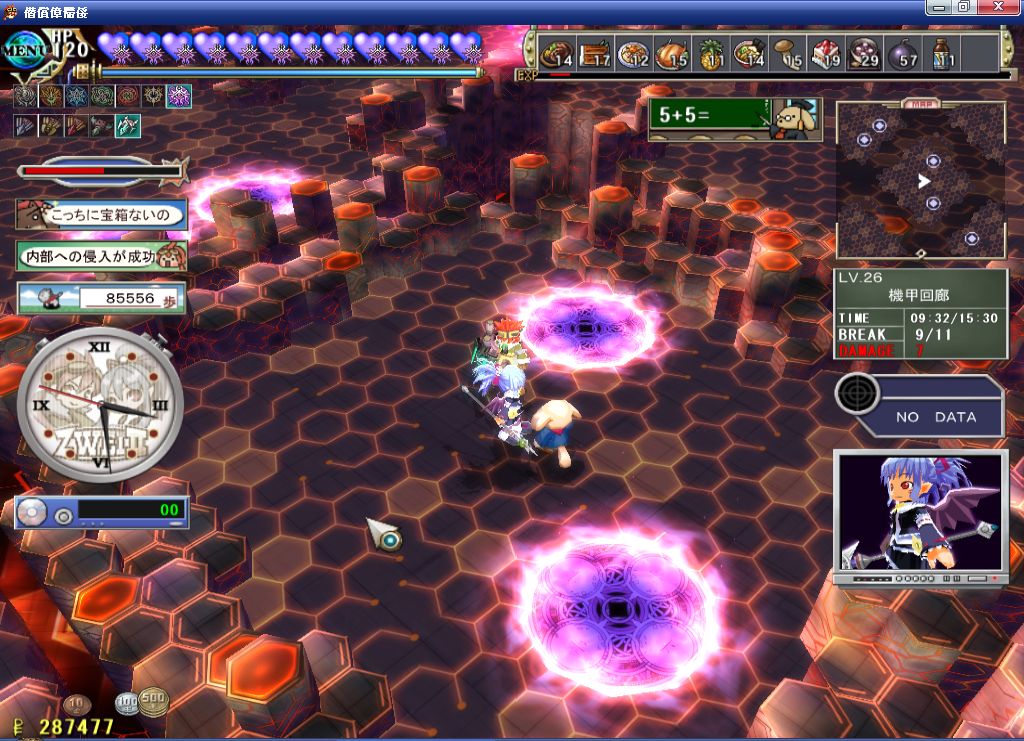Click the step counter pedometer widget
The image size is (1024, 741).
coord(101,298)
